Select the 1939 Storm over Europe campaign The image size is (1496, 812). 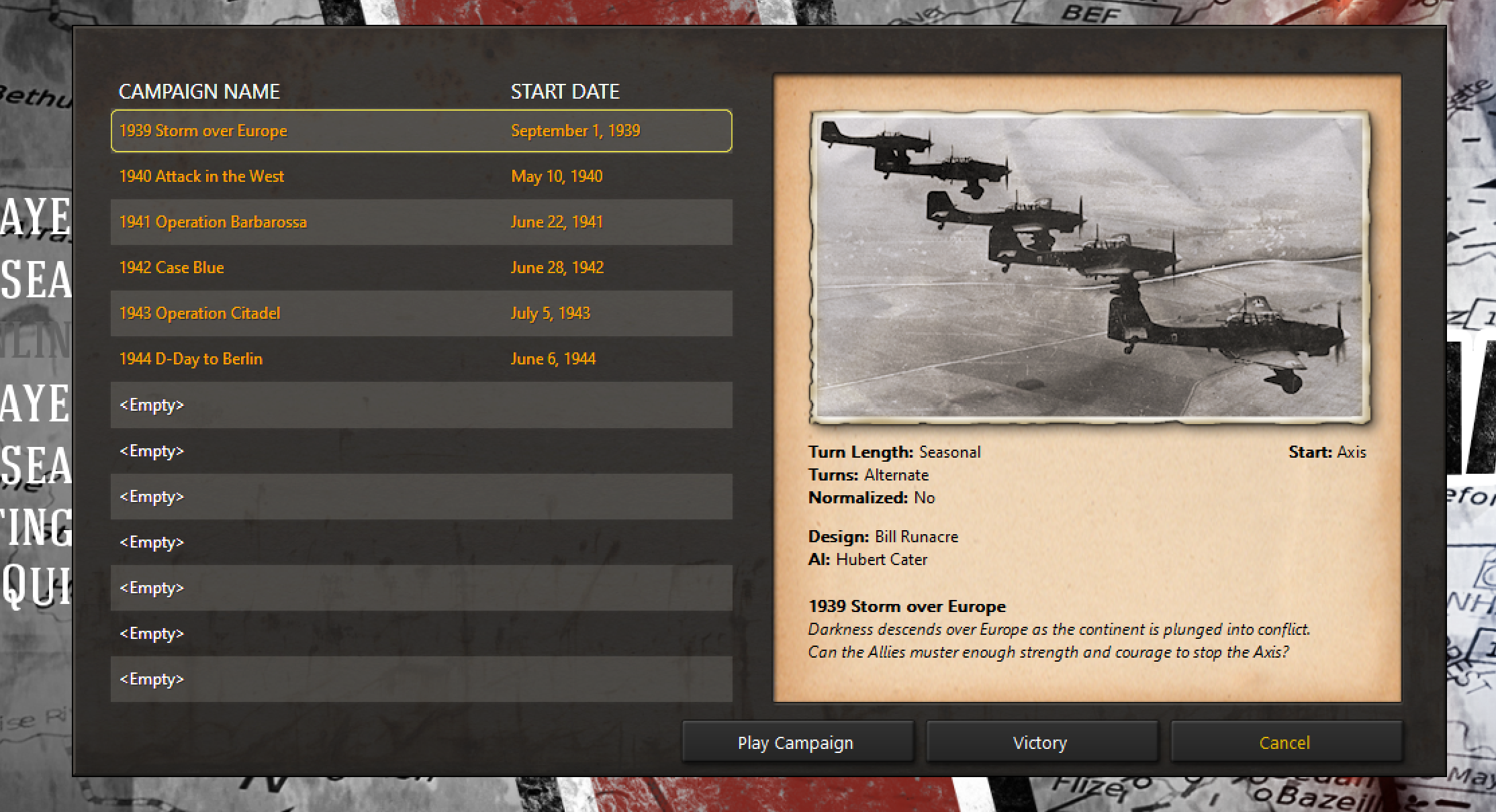[x=203, y=131]
